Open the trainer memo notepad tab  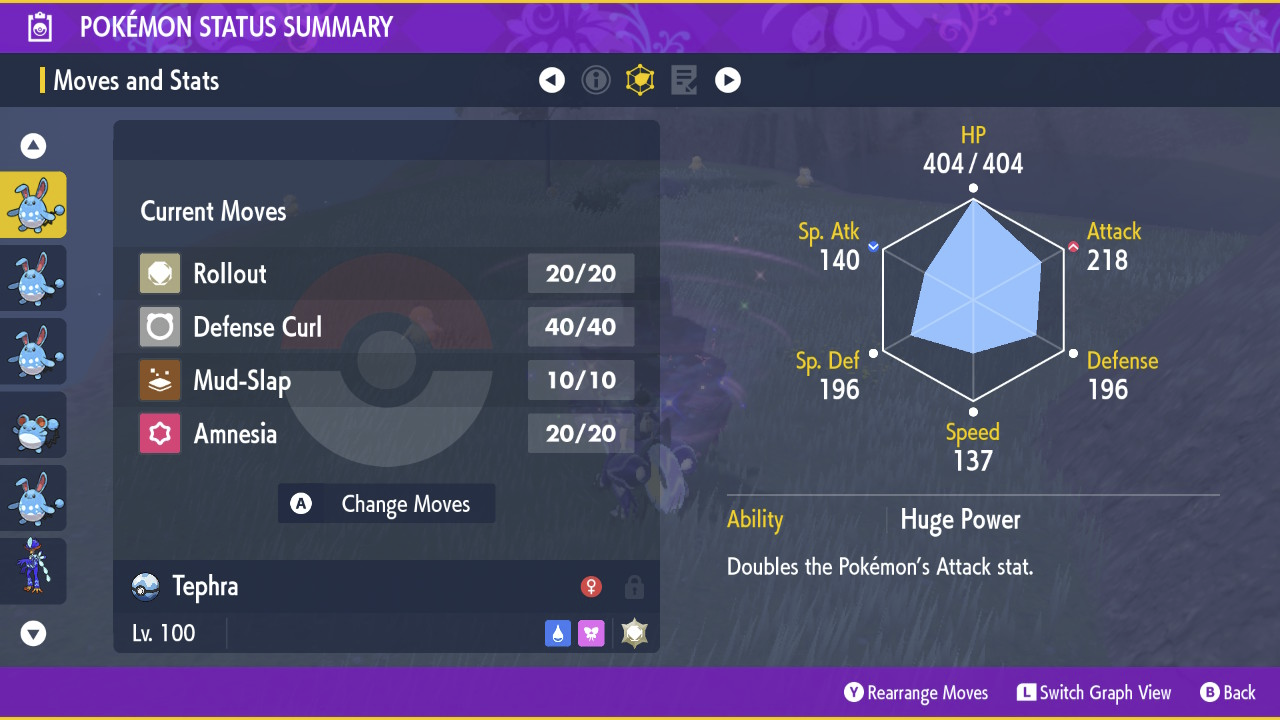pyautogui.click(x=684, y=80)
